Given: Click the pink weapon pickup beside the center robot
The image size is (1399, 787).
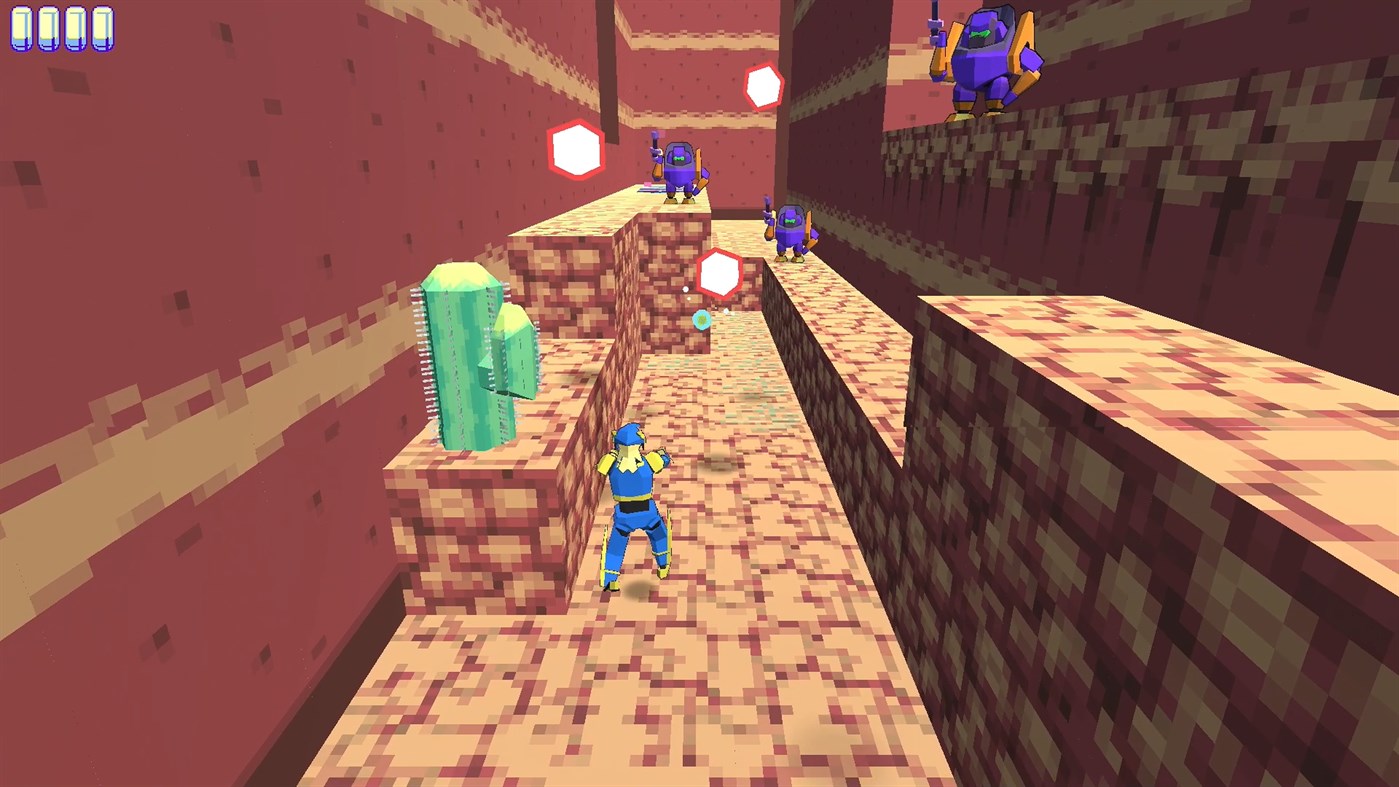Looking at the screenshot, I should [x=645, y=184].
